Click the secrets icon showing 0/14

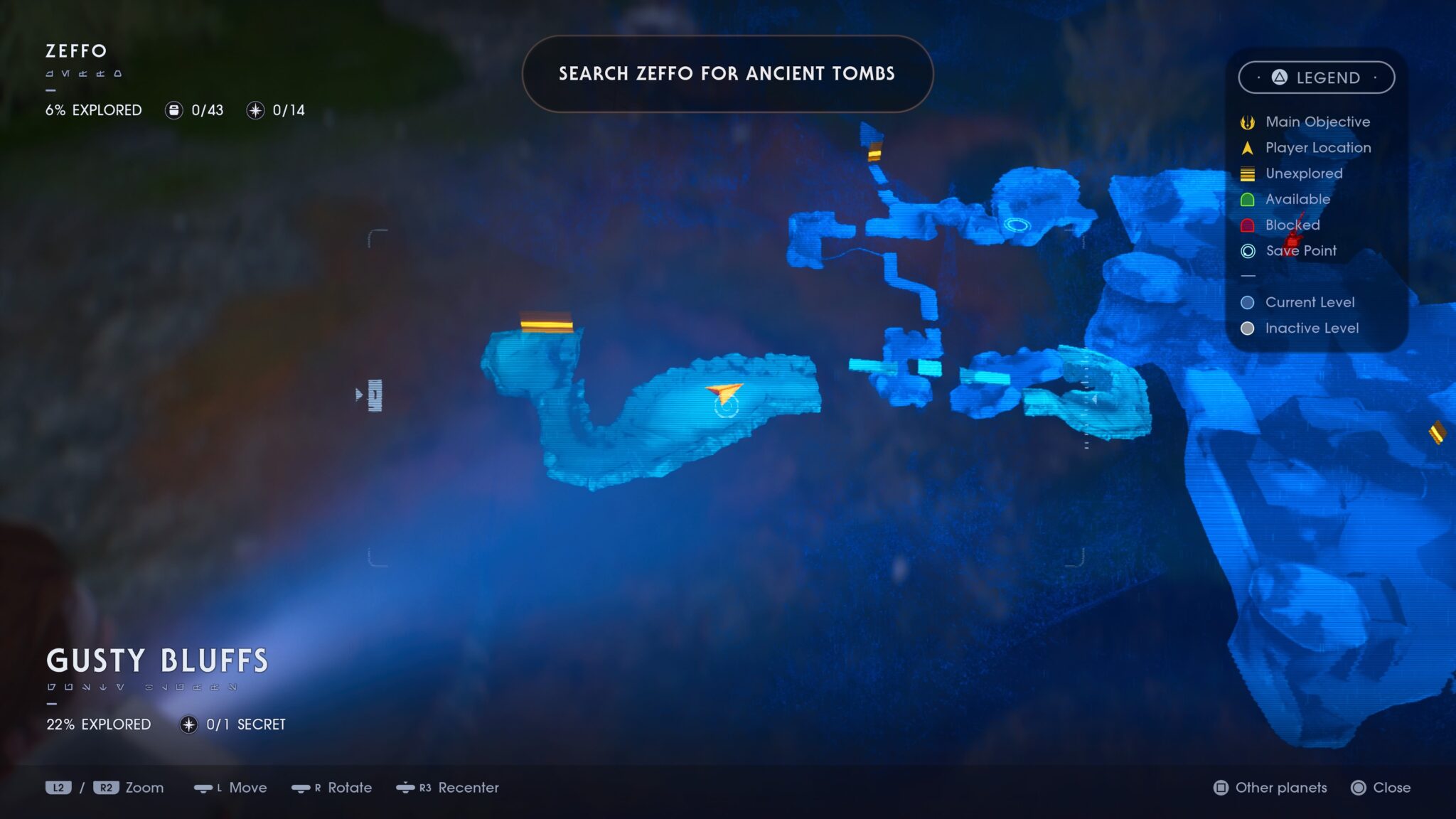tap(254, 110)
